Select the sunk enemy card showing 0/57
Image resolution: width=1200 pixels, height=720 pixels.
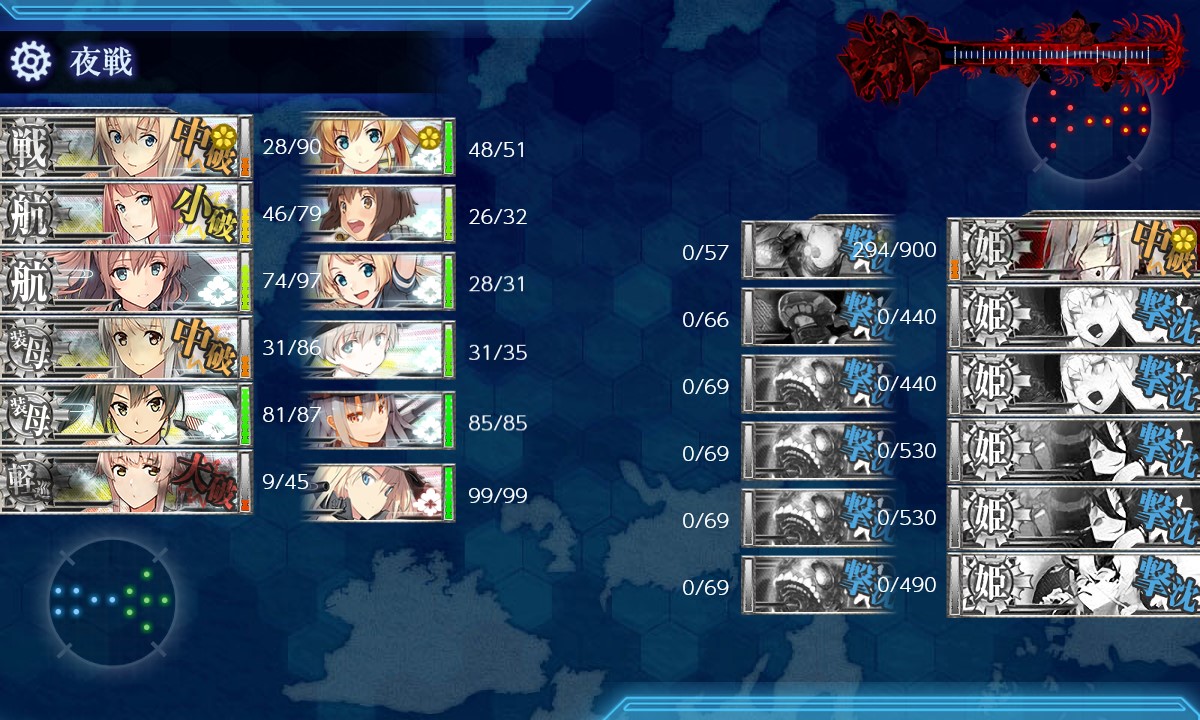click(817, 250)
